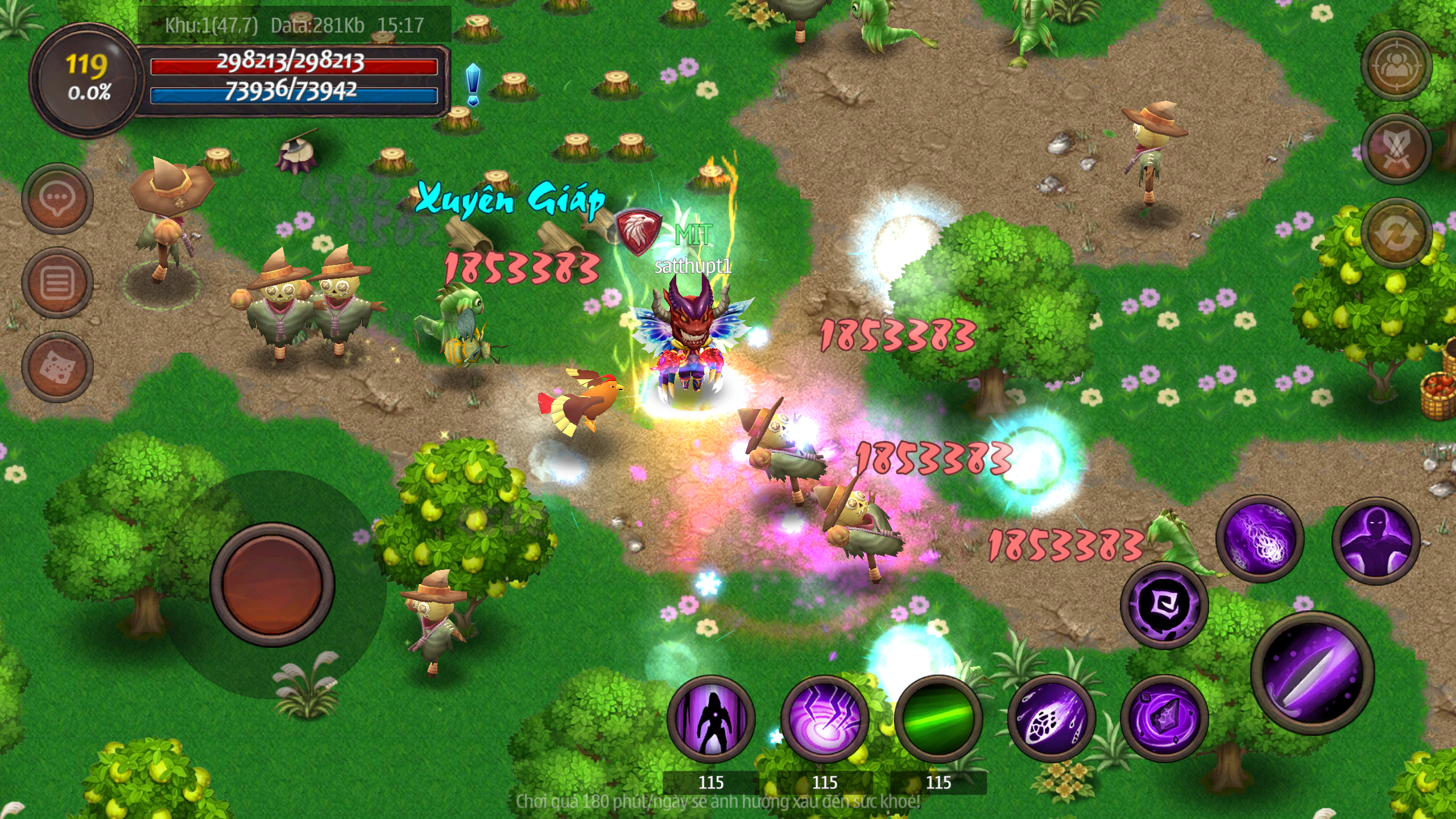Cast the purple lightning vortex skill
The height and width of the screenshot is (819, 1456).
pyautogui.click(x=824, y=719)
